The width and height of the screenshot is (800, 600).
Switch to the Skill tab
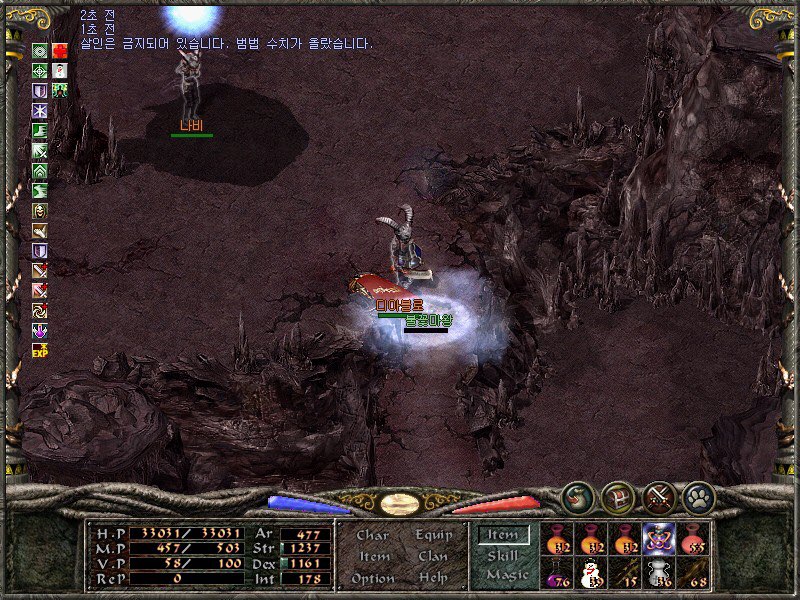tap(504, 555)
